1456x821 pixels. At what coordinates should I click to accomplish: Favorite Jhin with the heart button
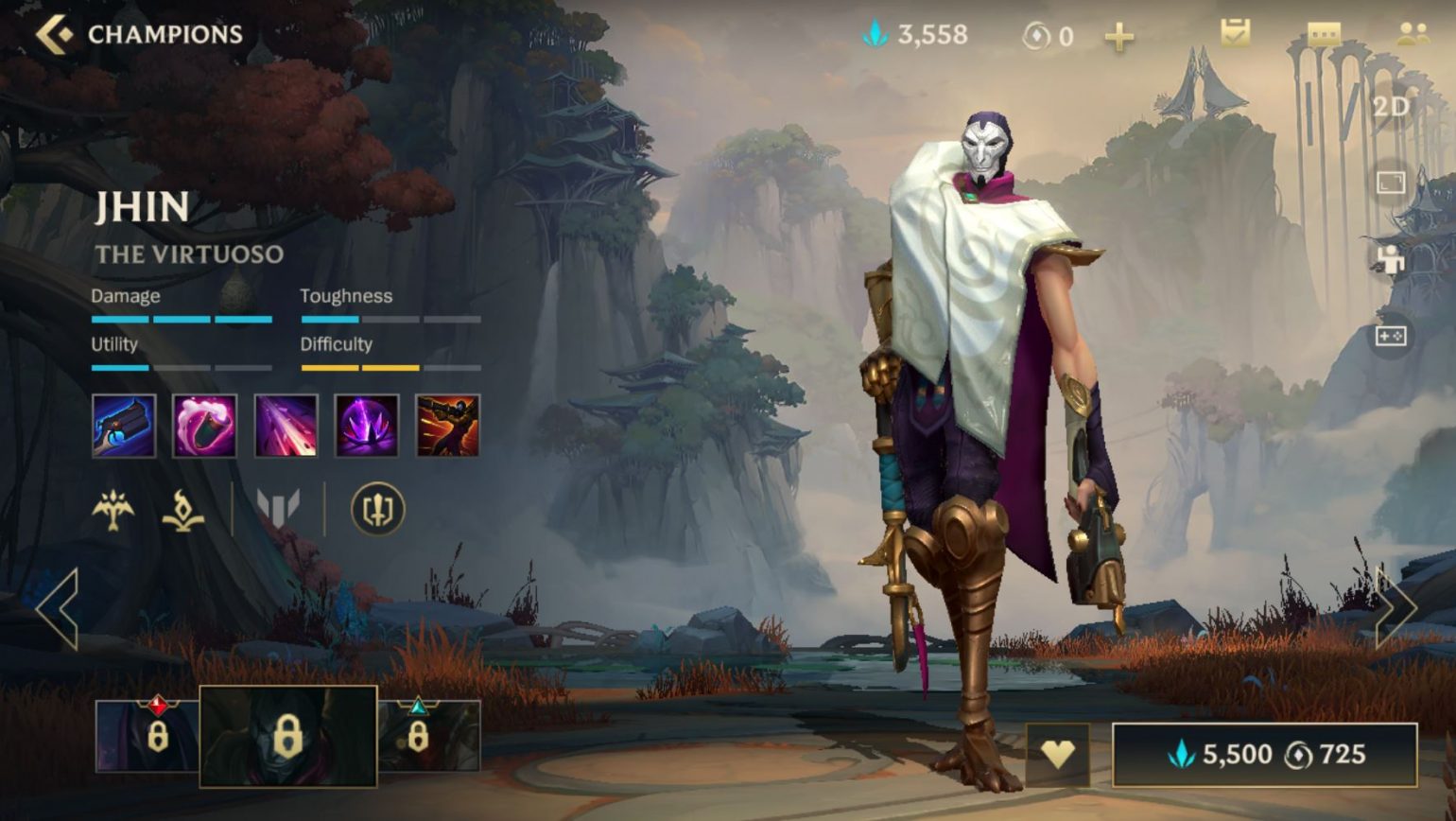[1058, 754]
